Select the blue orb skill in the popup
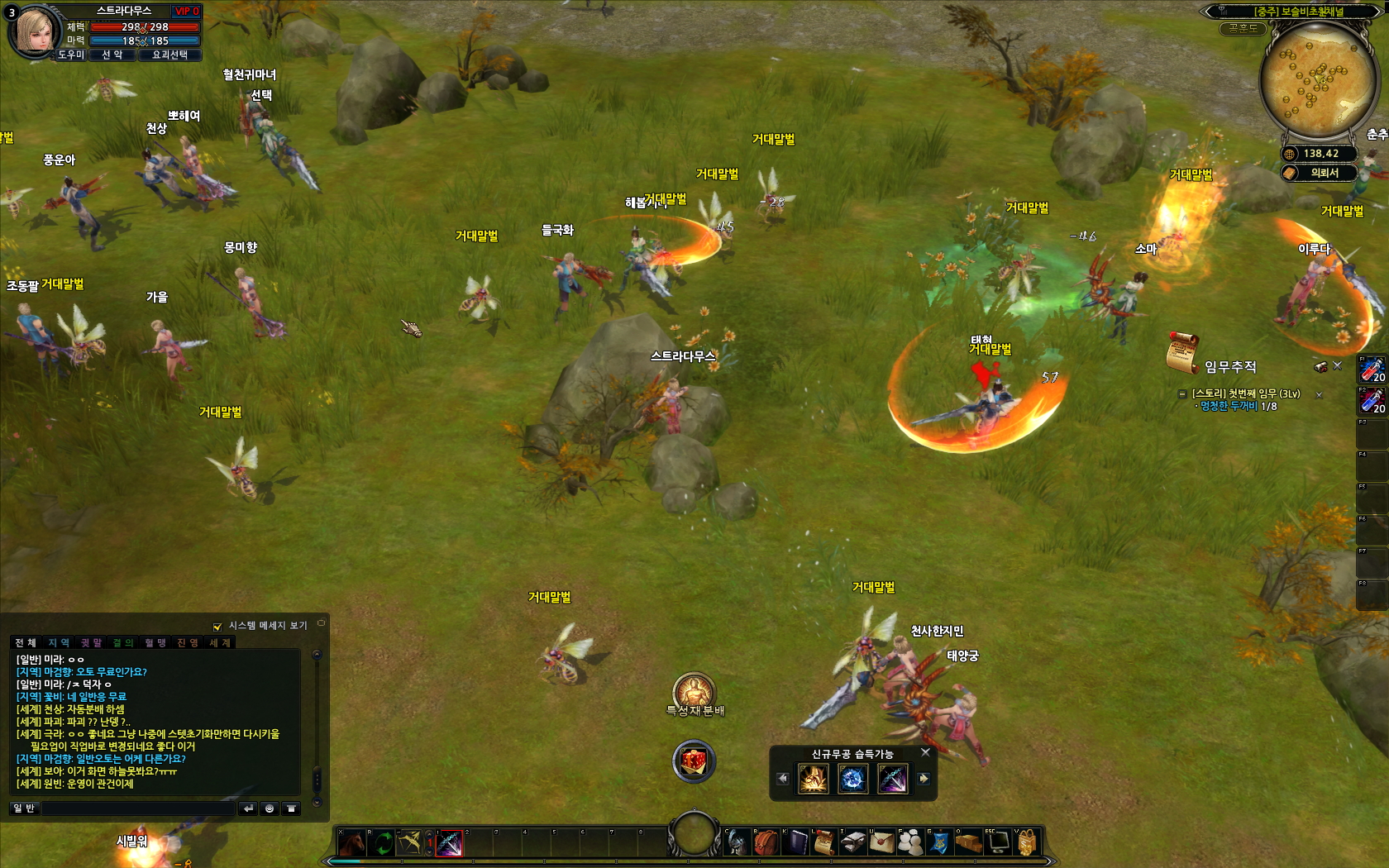The width and height of the screenshot is (1389, 868). 852,779
